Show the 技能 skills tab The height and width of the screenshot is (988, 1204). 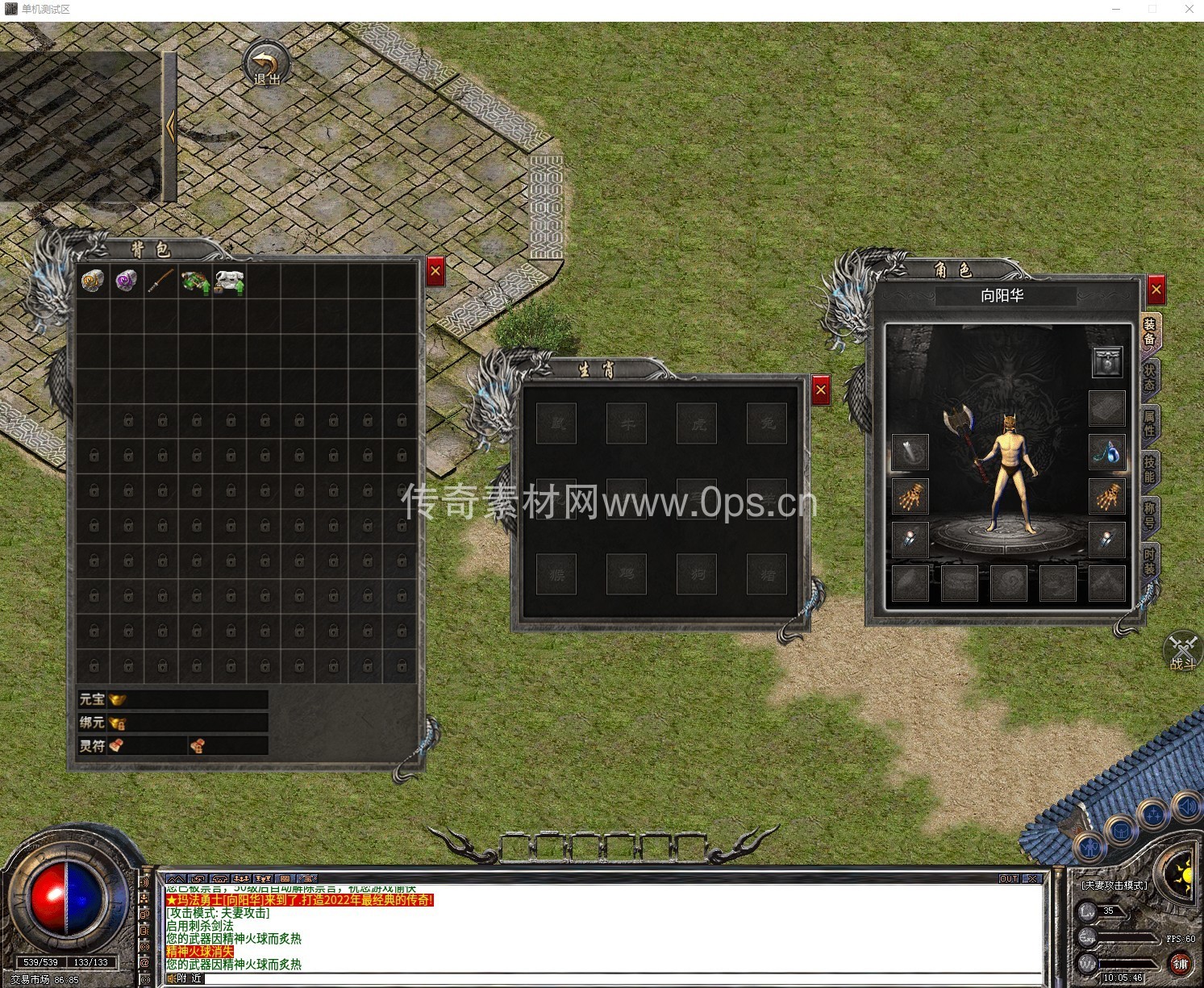[x=1150, y=469]
